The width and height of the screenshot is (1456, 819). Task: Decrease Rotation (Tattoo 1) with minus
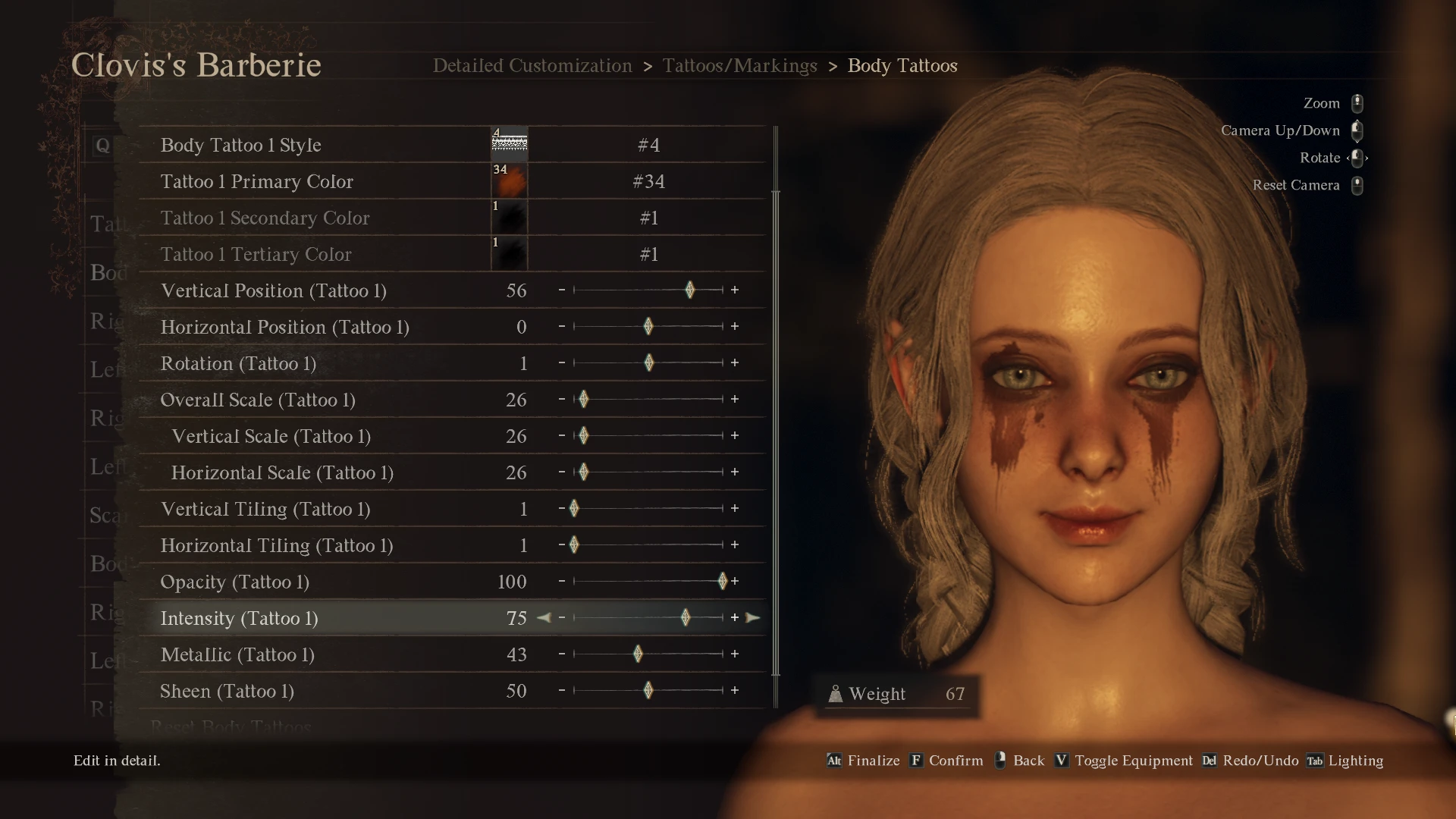(562, 363)
